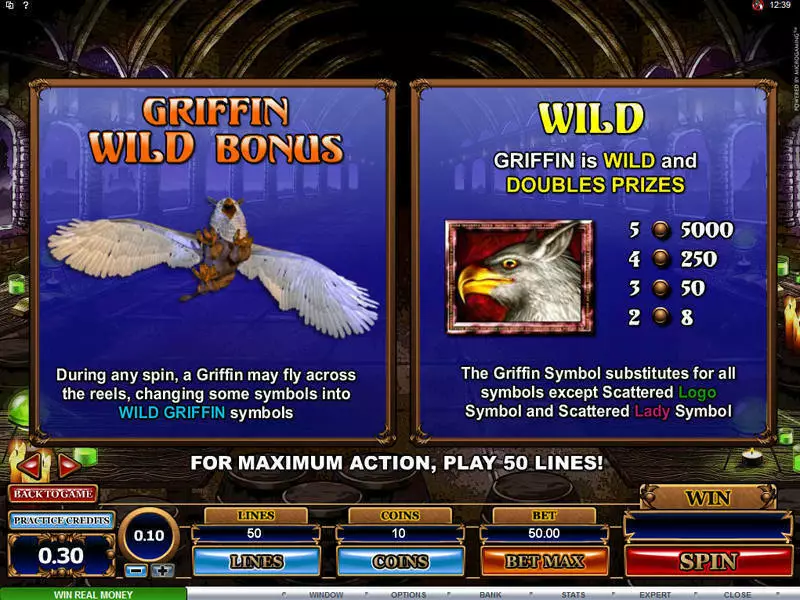
Task: Open the Bank menu
Action: (x=490, y=594)
